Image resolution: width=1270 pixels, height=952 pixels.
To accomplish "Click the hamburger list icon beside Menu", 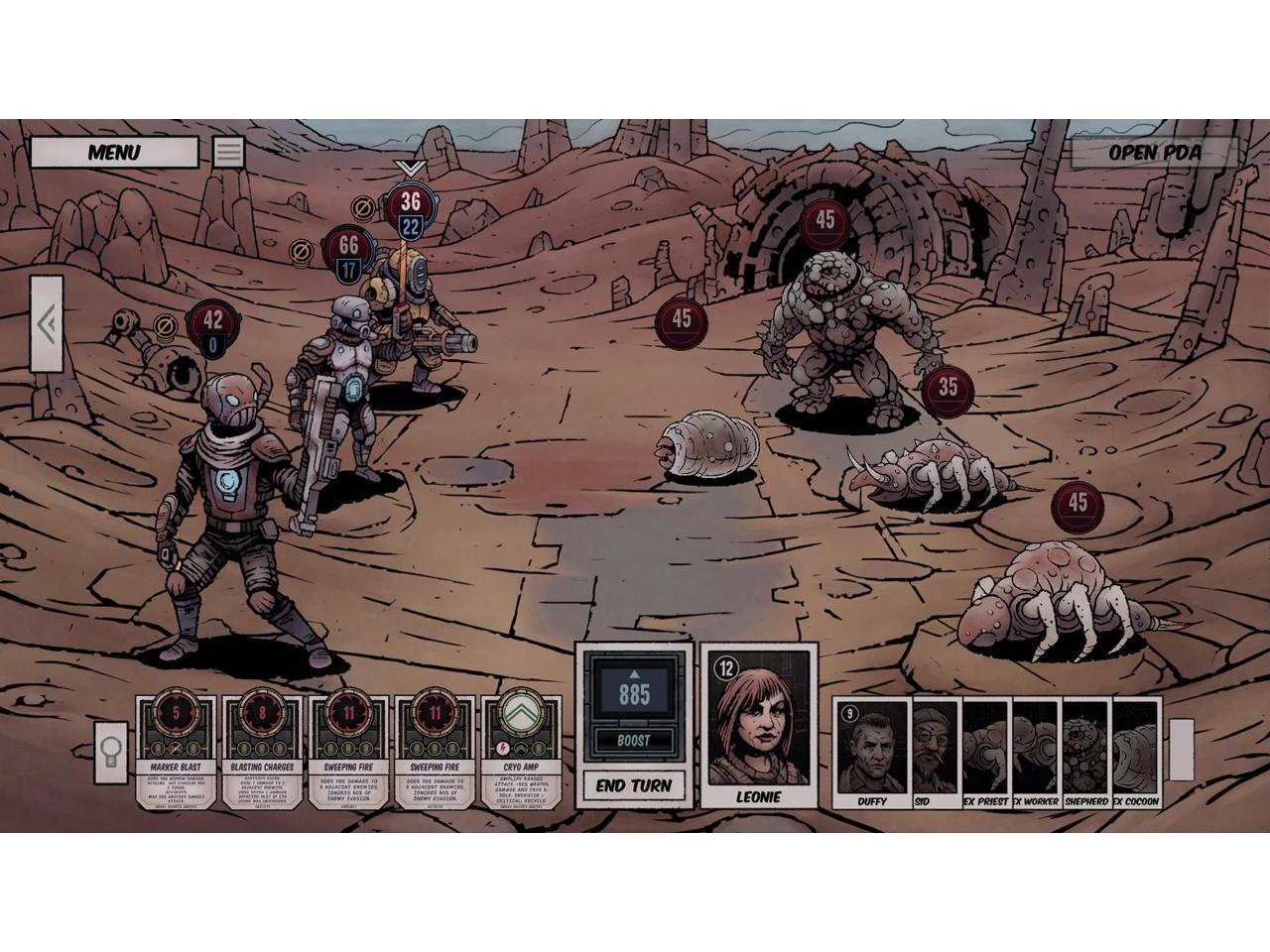I will point(228,152).
